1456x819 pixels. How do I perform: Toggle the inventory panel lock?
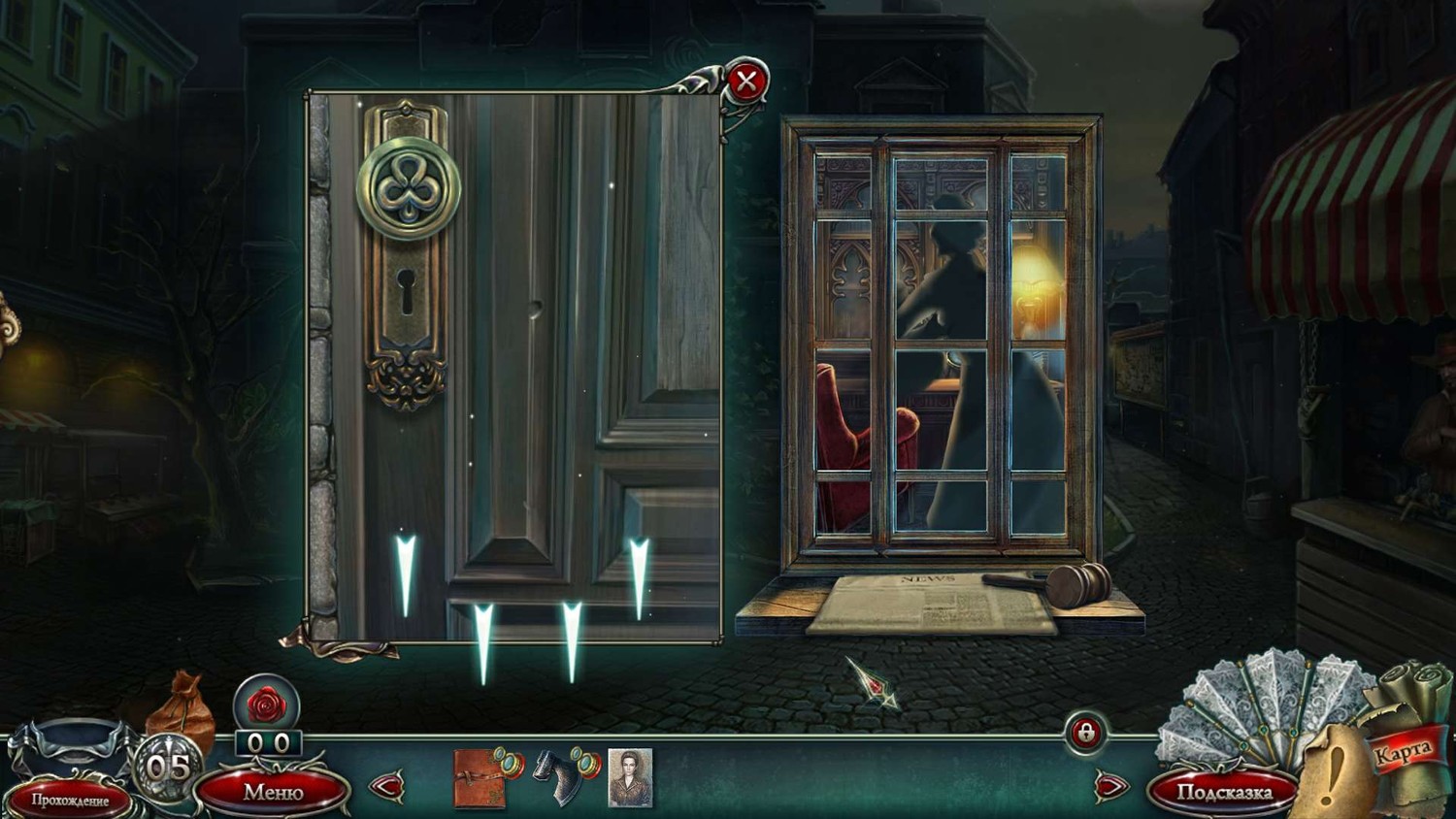[x=1085, y=733]
